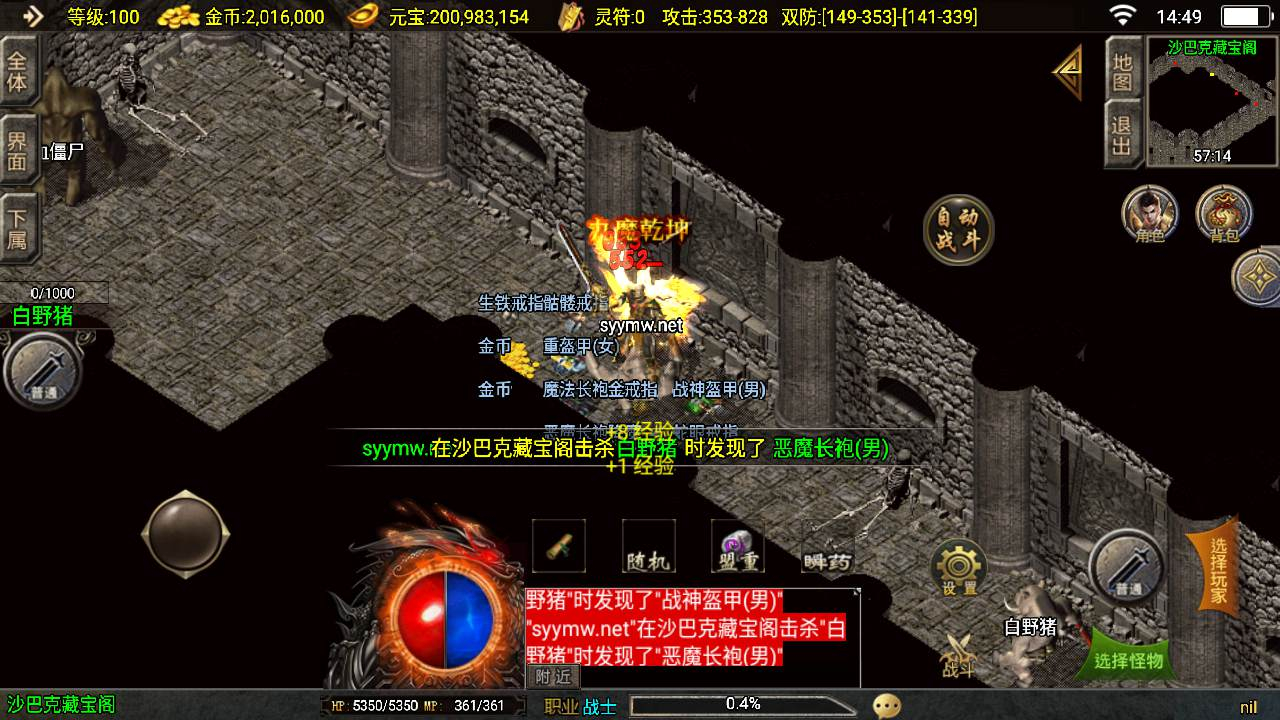Tap the four-pointed star round button
The width and height of the screenshot is (1280, 720).
pos(1259,276)
